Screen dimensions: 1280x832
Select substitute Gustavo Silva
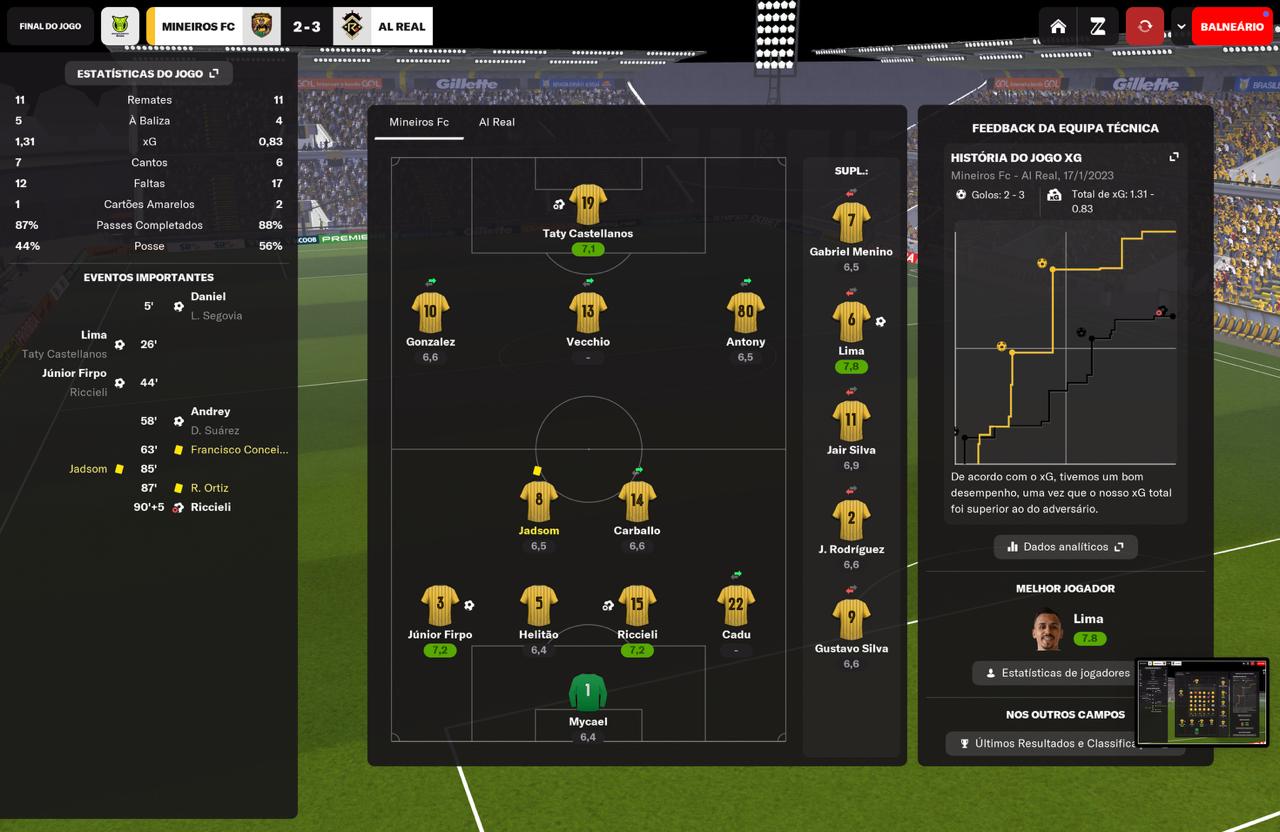pos(851,620)
